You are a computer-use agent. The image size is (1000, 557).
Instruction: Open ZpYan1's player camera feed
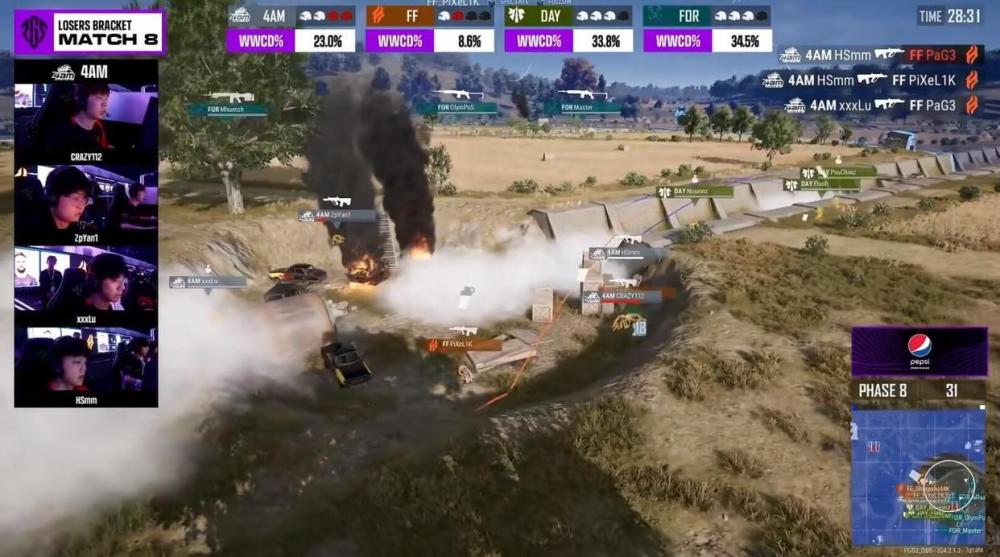point(86,202)
